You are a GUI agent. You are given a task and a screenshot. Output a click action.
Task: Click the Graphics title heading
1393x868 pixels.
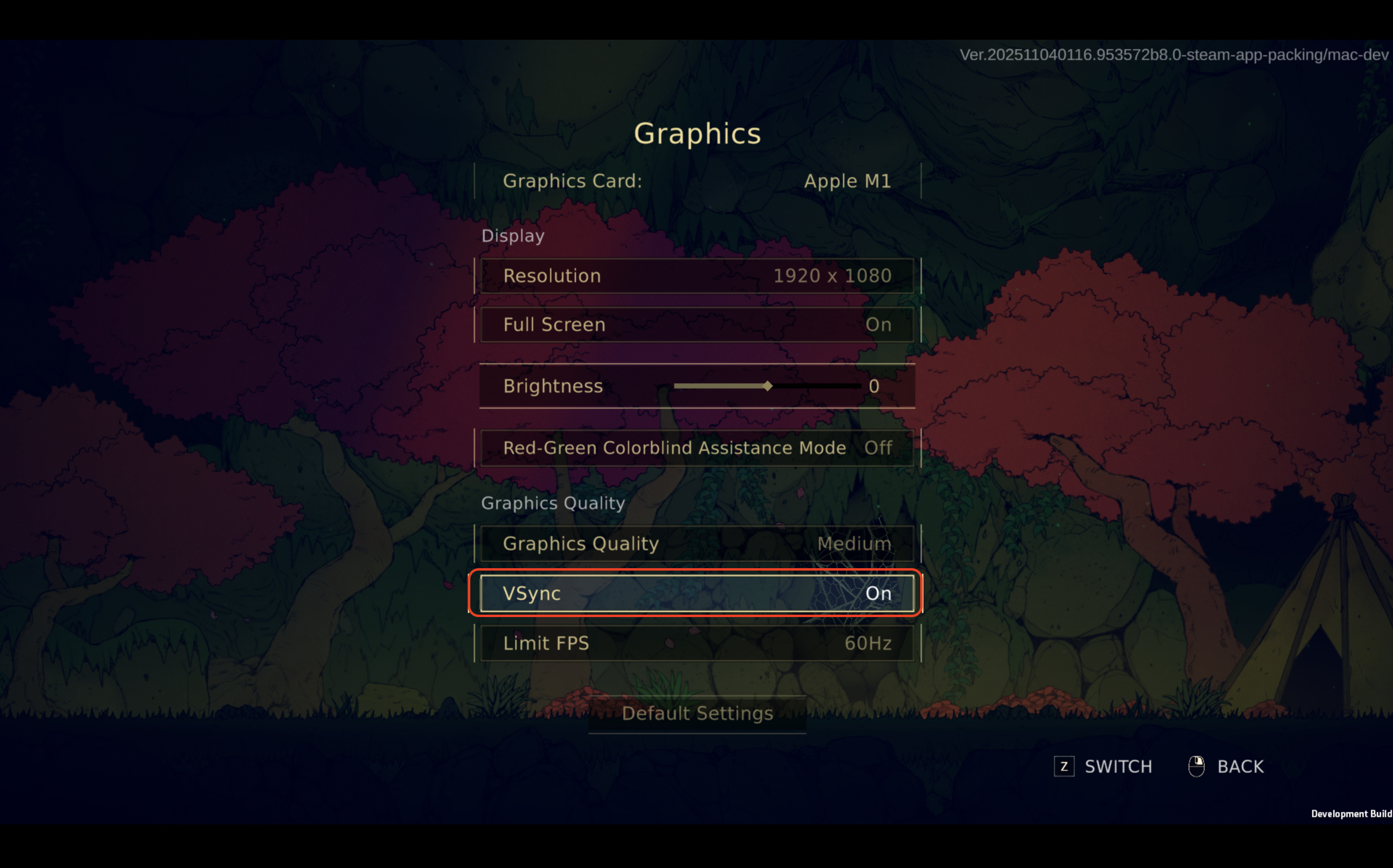click(697, 133)
